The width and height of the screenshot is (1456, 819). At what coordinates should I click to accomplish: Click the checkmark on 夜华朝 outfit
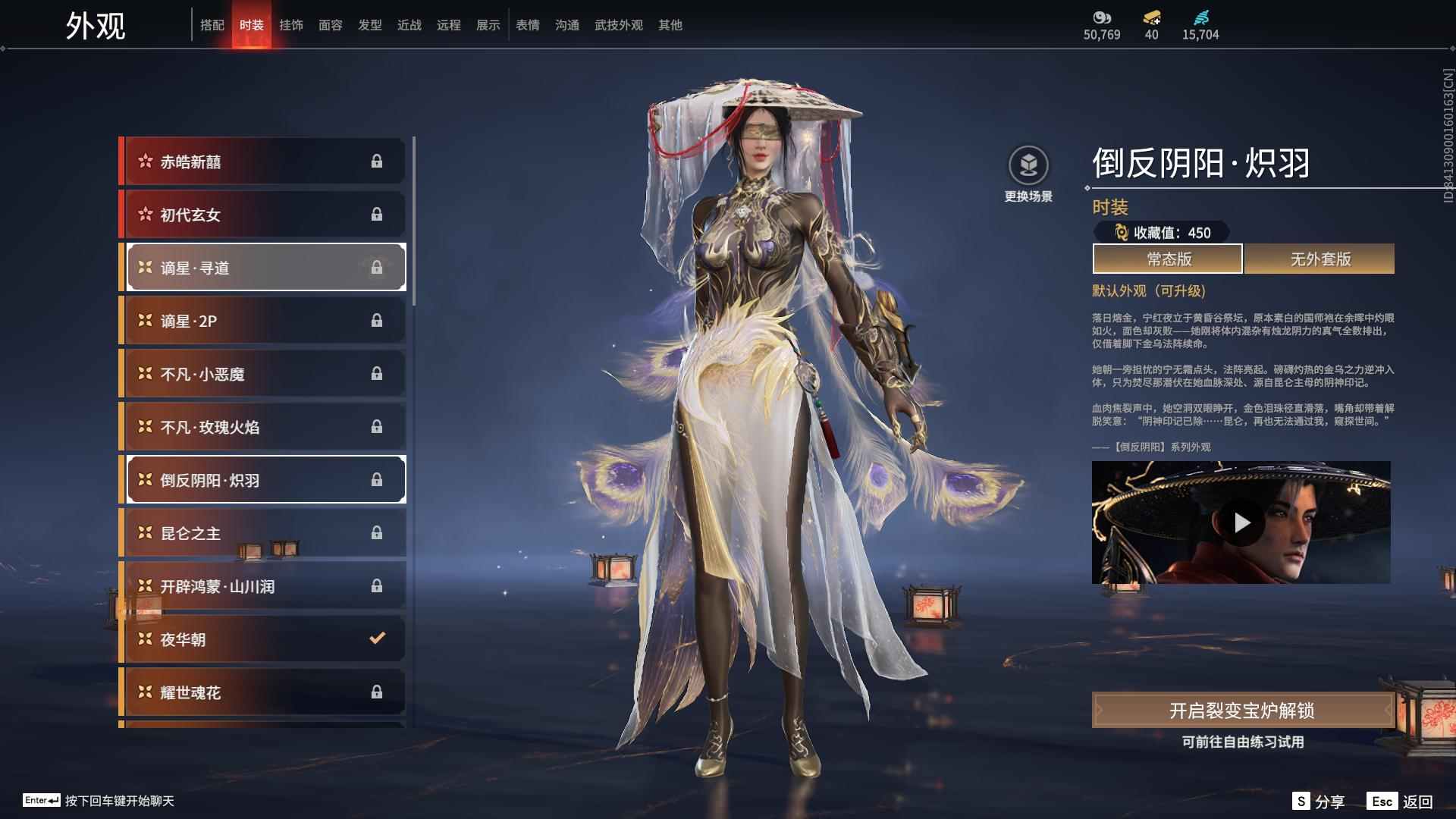tap(376, 639)
